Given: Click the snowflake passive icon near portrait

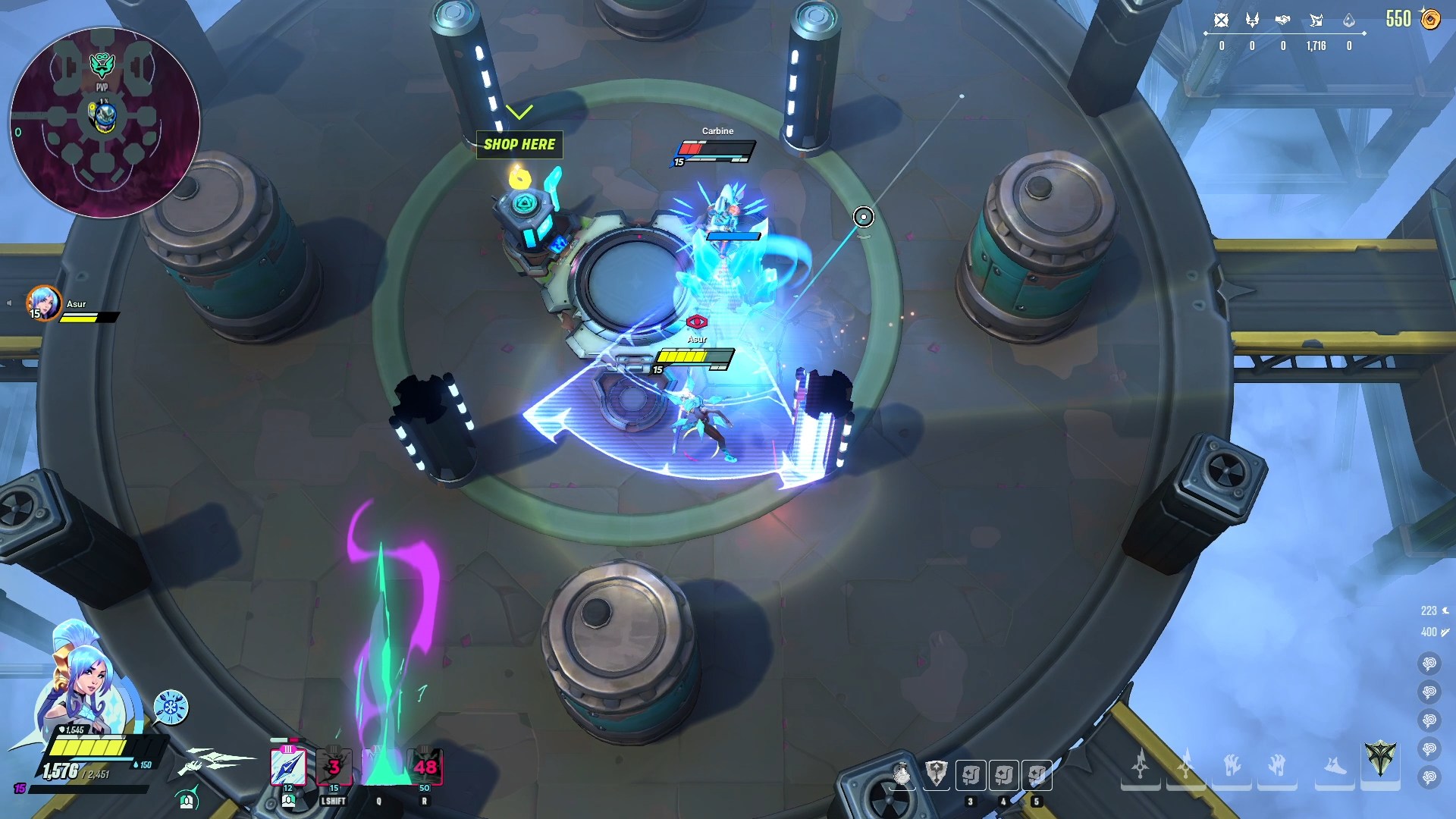Looking at the screenshot, I should 171,708.
